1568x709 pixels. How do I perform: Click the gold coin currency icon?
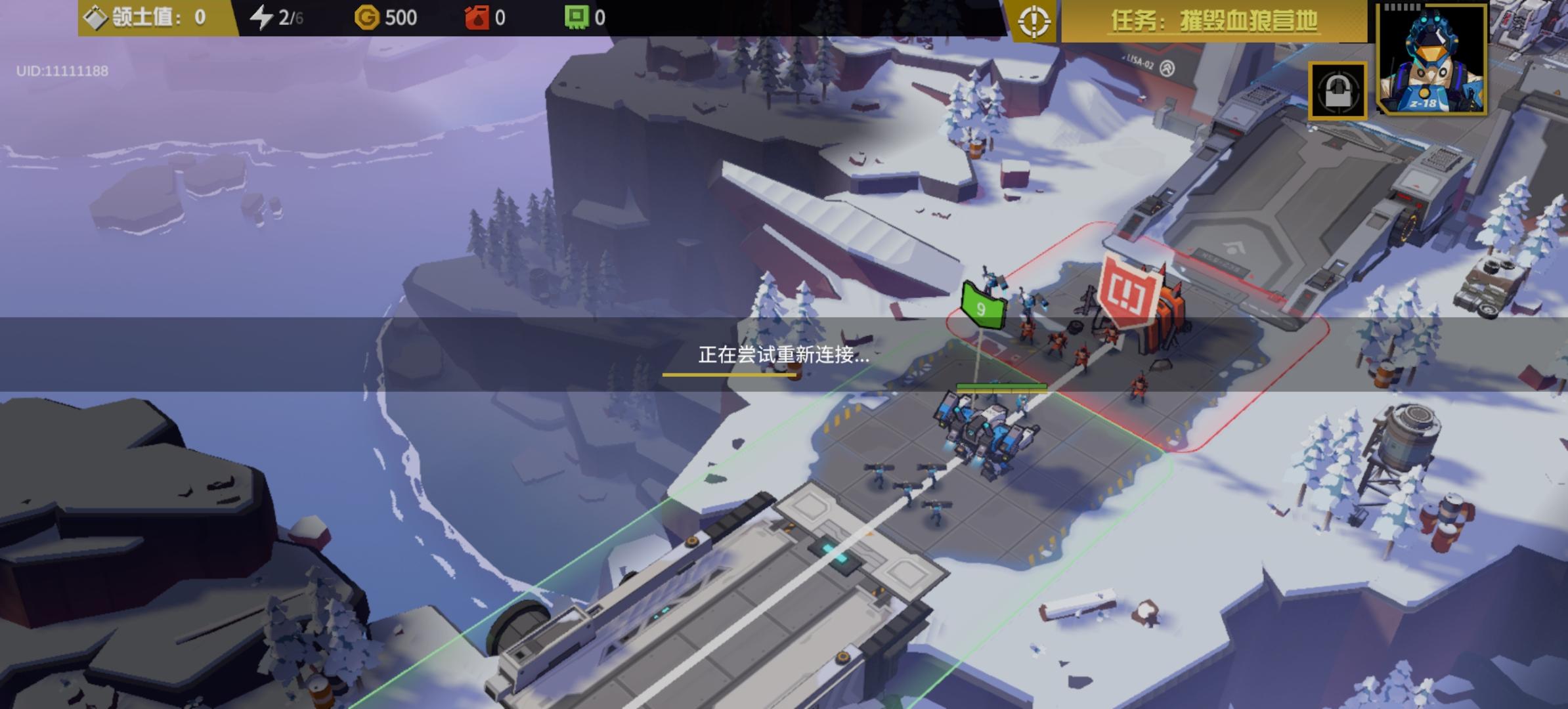tap(366, 18)
